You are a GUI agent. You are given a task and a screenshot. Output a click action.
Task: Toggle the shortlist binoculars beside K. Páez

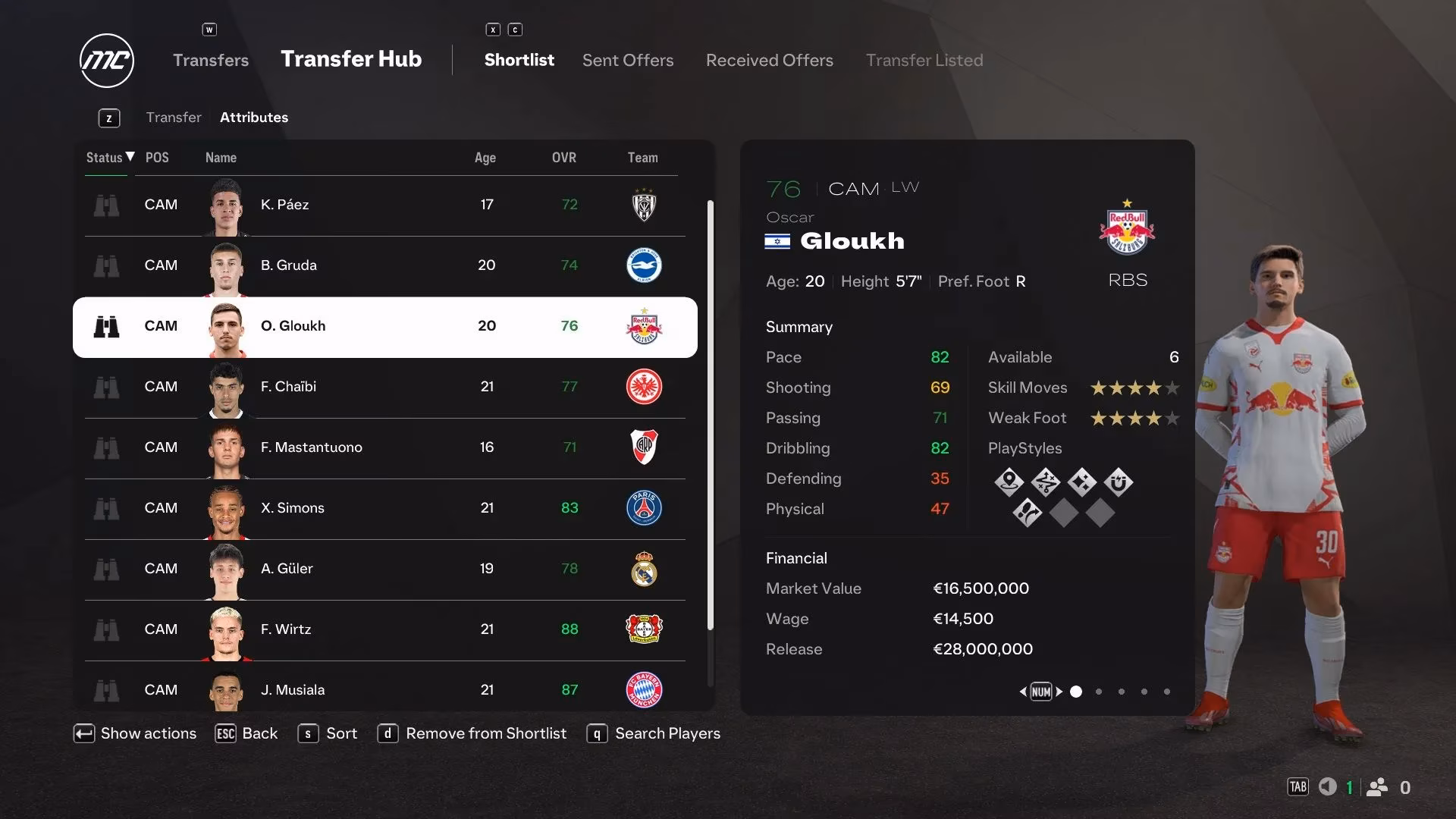tap(107, 205)
